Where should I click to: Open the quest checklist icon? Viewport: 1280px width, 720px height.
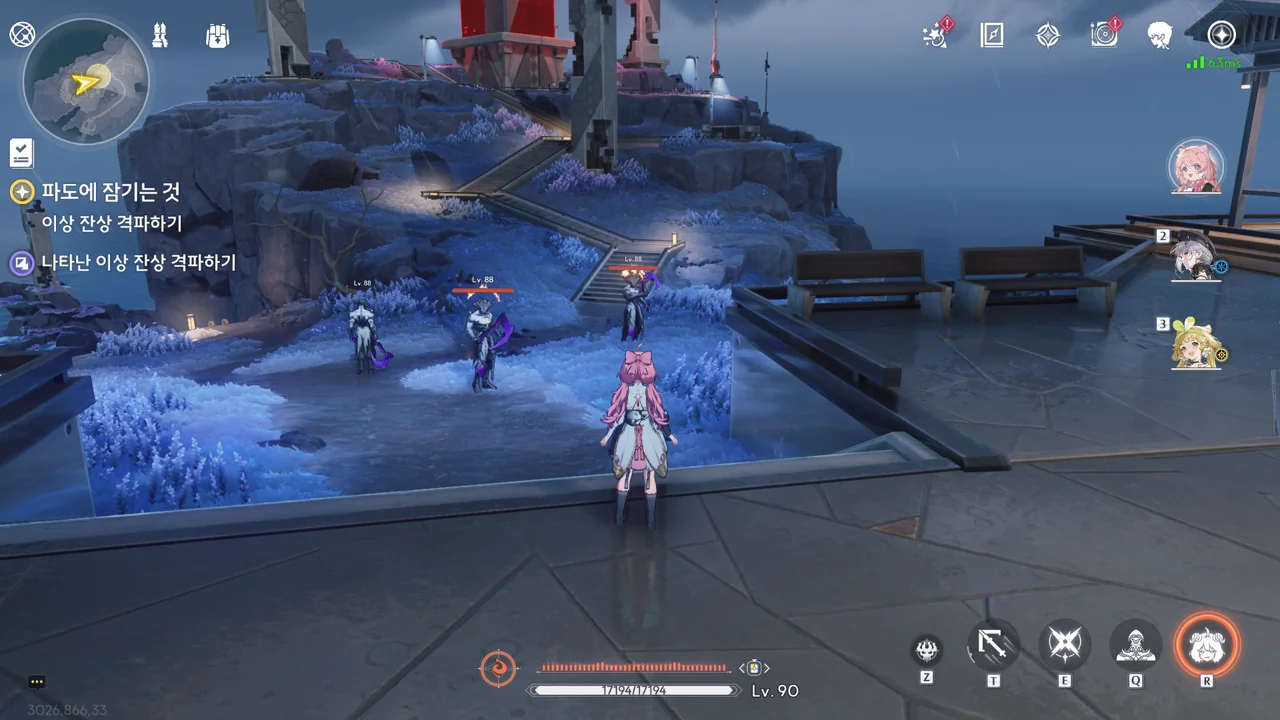(x=22, y=153)
